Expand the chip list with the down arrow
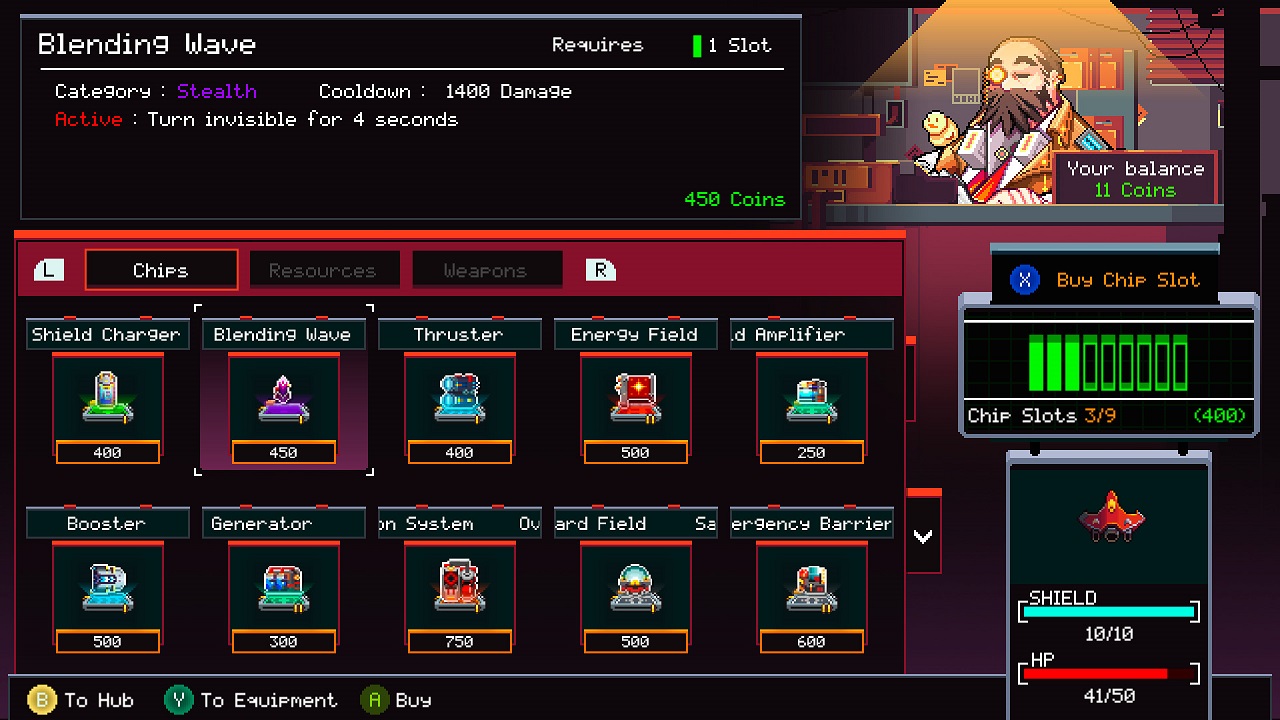 [922, 536]
